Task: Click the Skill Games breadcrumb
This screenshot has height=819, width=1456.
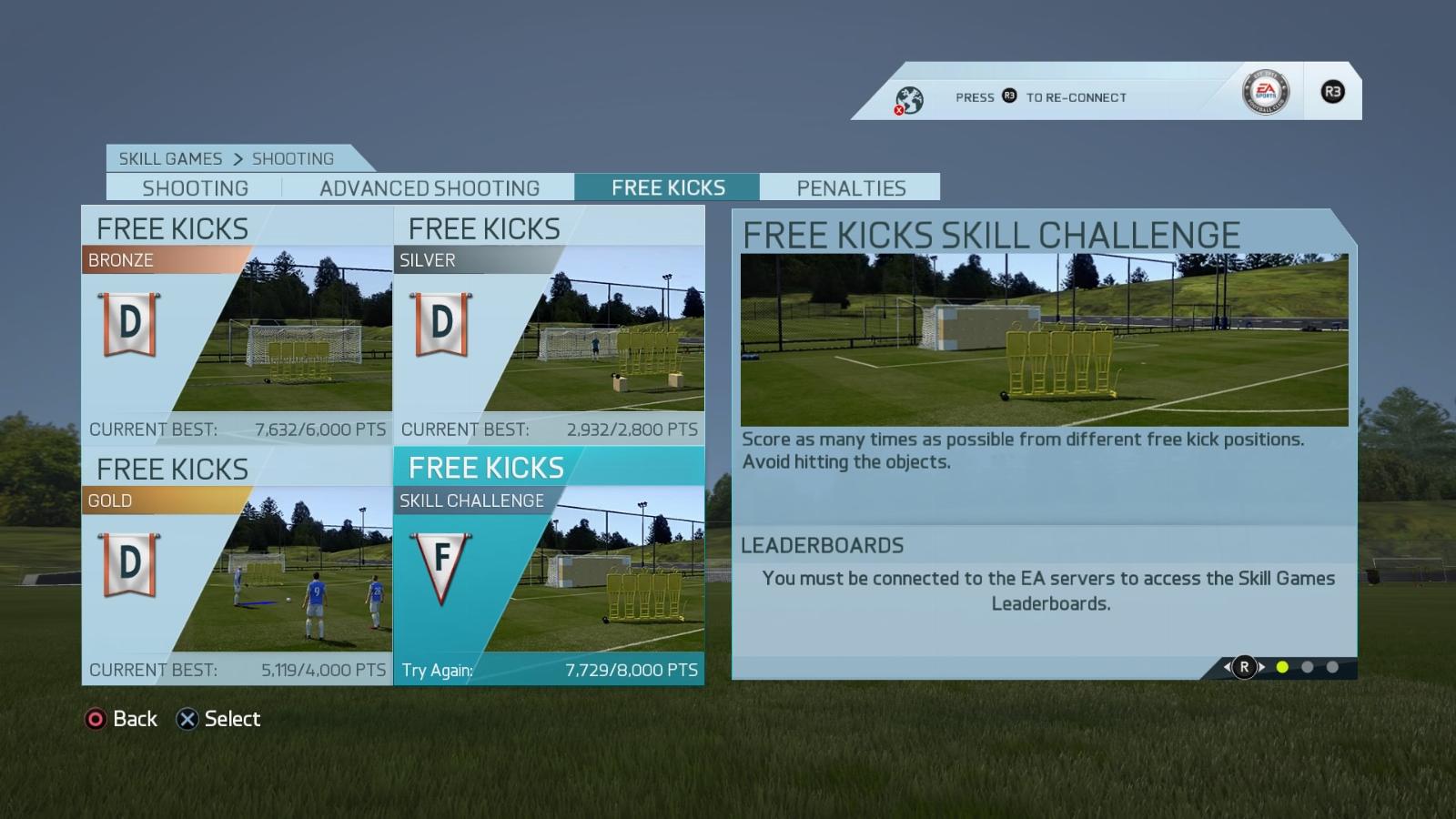Action: [x=170, y=158]
